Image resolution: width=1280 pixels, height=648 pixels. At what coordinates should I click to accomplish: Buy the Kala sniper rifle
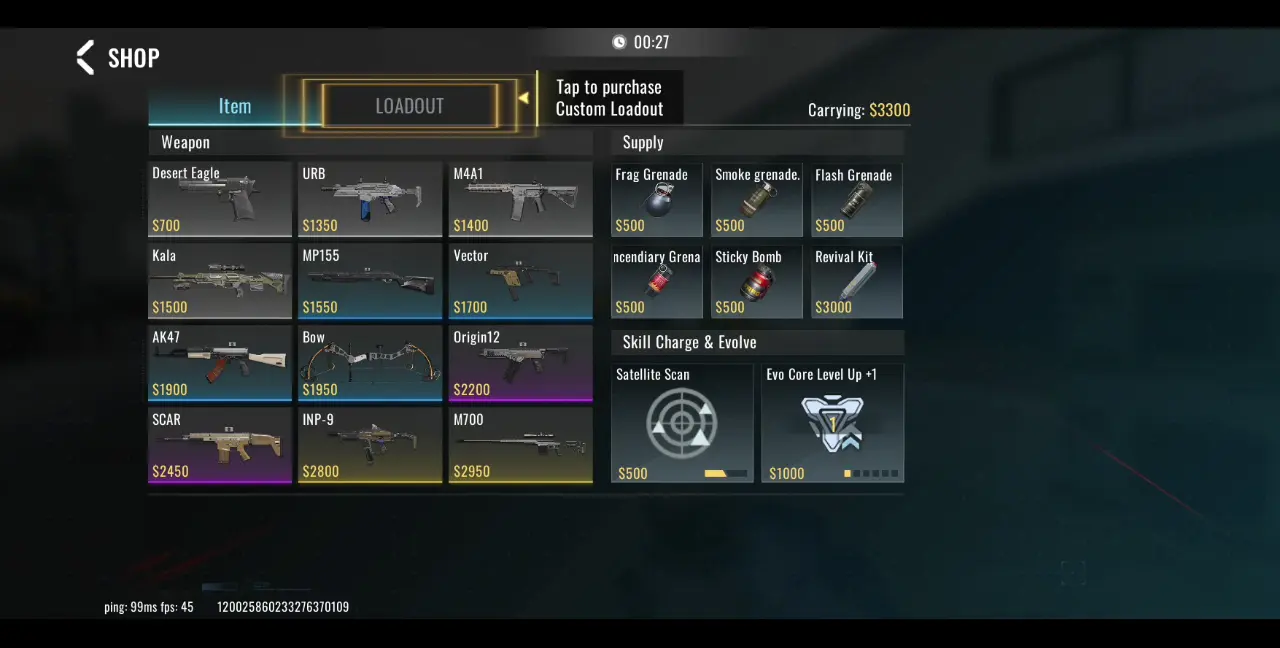tap(220, 281)
